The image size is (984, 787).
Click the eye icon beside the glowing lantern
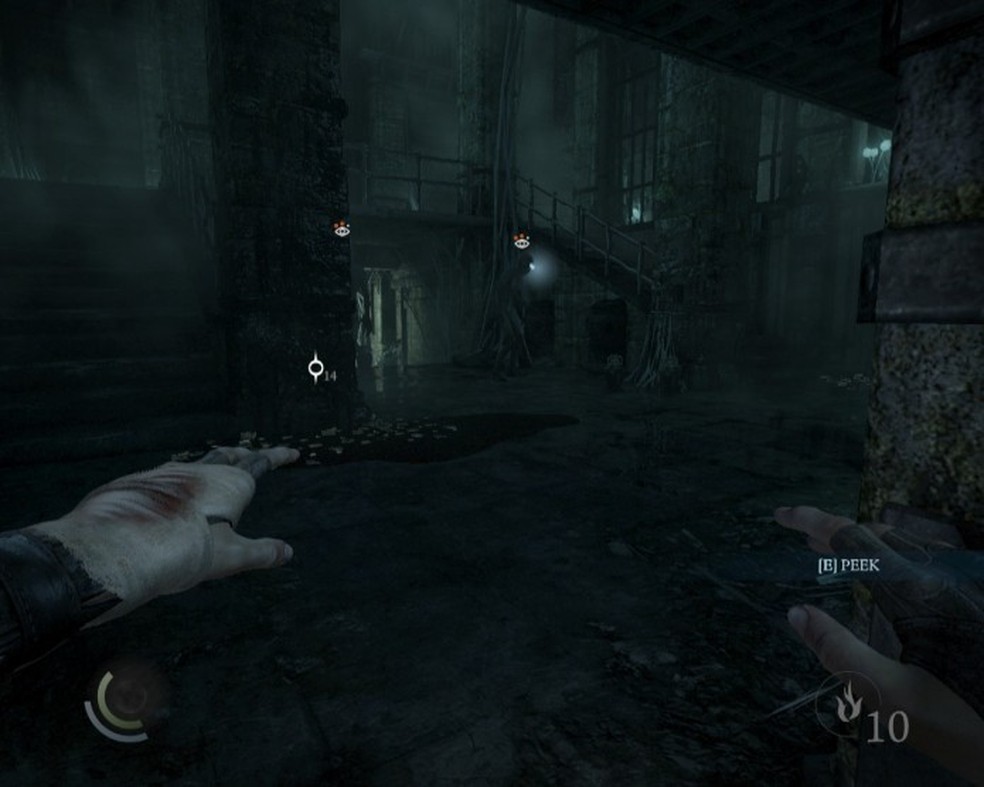coord(520,241)
